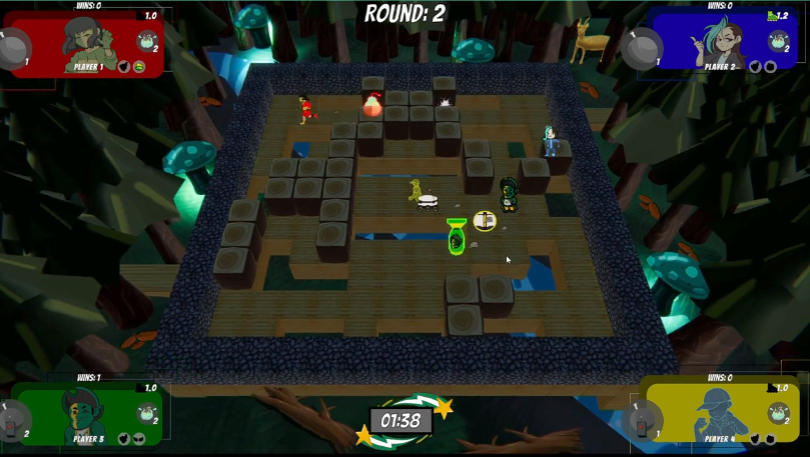This screenshot has height=457, width=810.
Task: Select Player 2's teal-haired portrait
Action: 724,40
